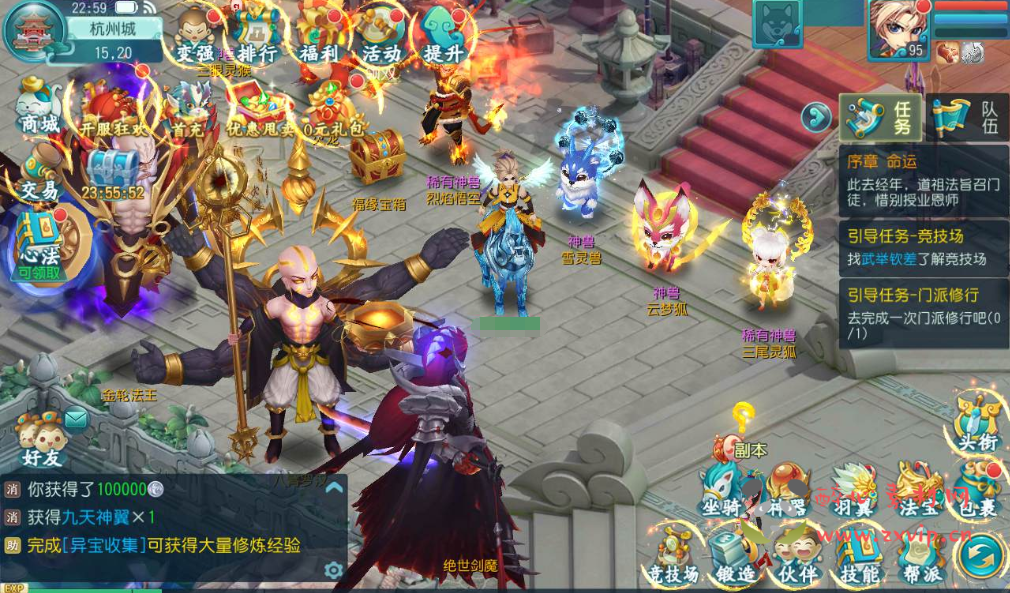Open the 杭州城 minimap building icon
This screenshot has width=1010, height=593.
[x=34, y=30]
